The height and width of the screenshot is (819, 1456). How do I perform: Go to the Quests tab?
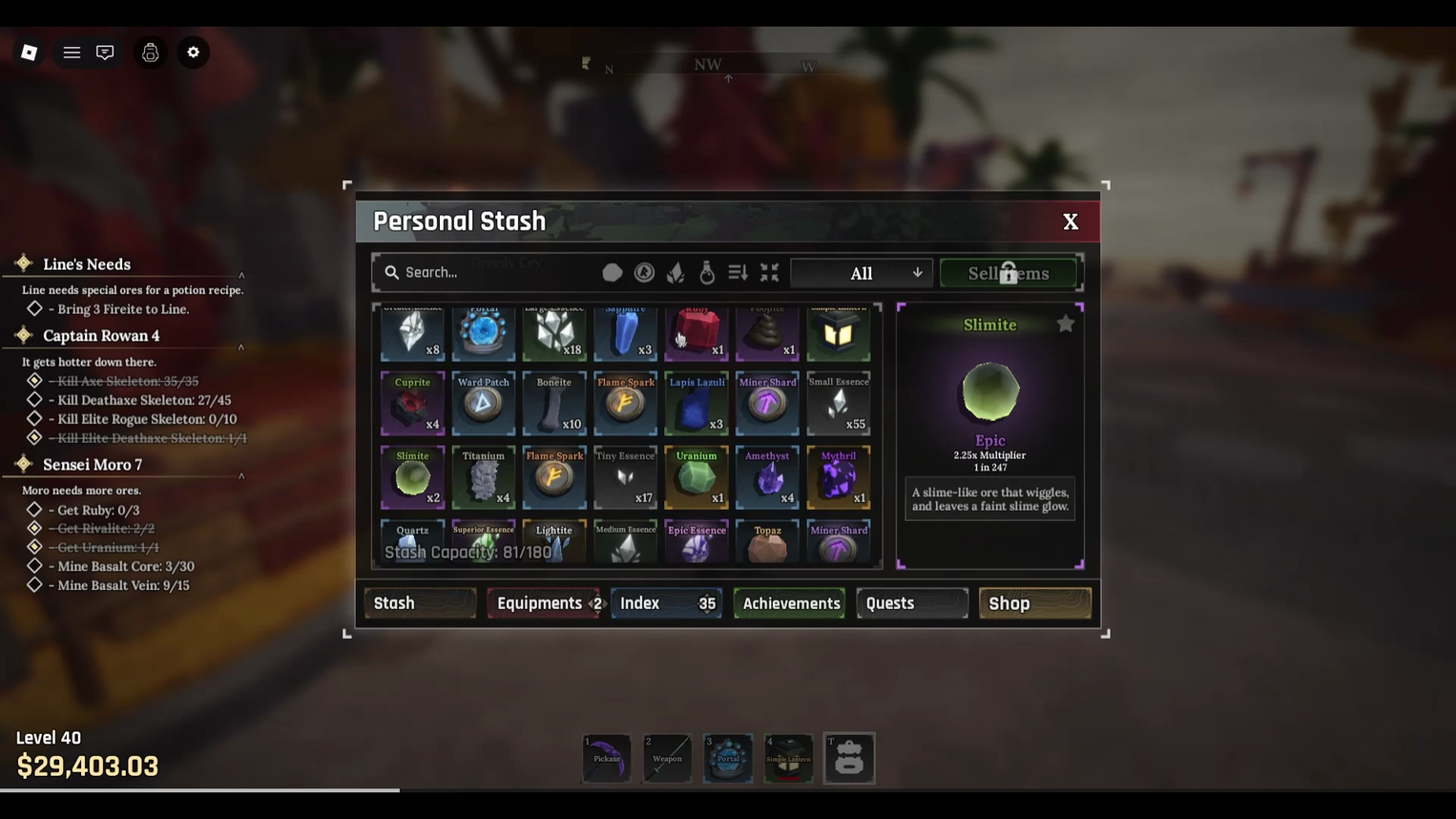coord(911,603)
